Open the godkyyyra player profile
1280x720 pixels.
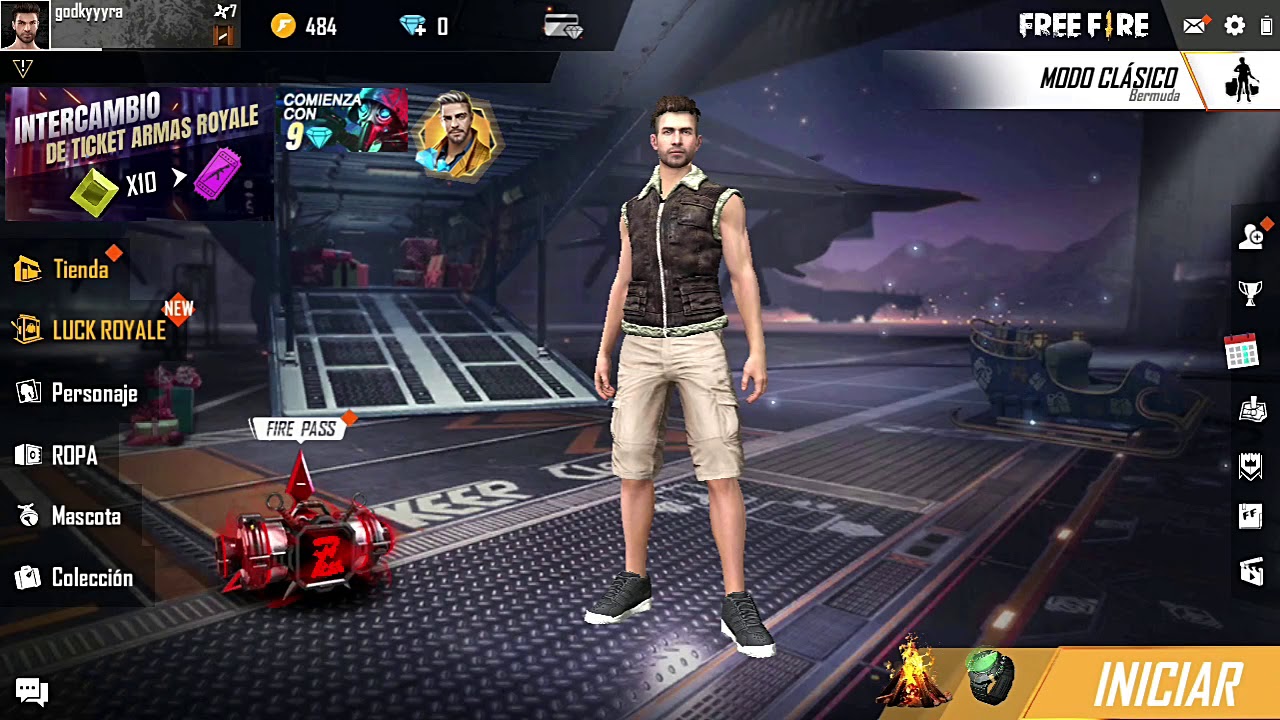[x=26, y=24]
